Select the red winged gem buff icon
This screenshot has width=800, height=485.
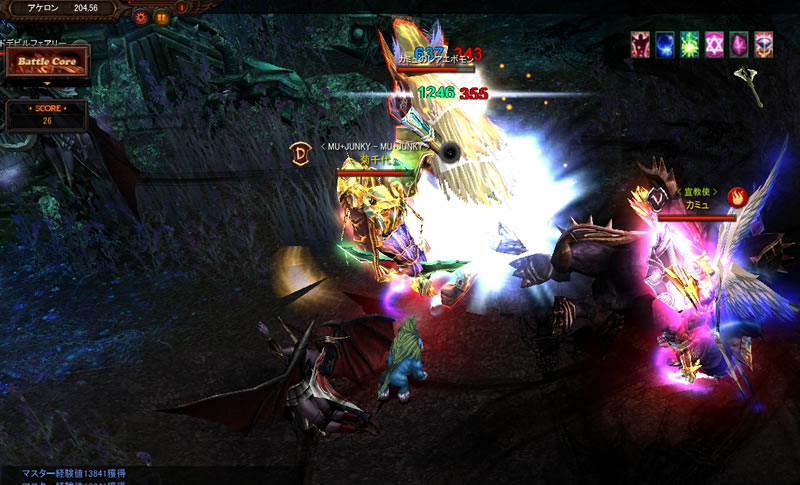coord(764,44)
